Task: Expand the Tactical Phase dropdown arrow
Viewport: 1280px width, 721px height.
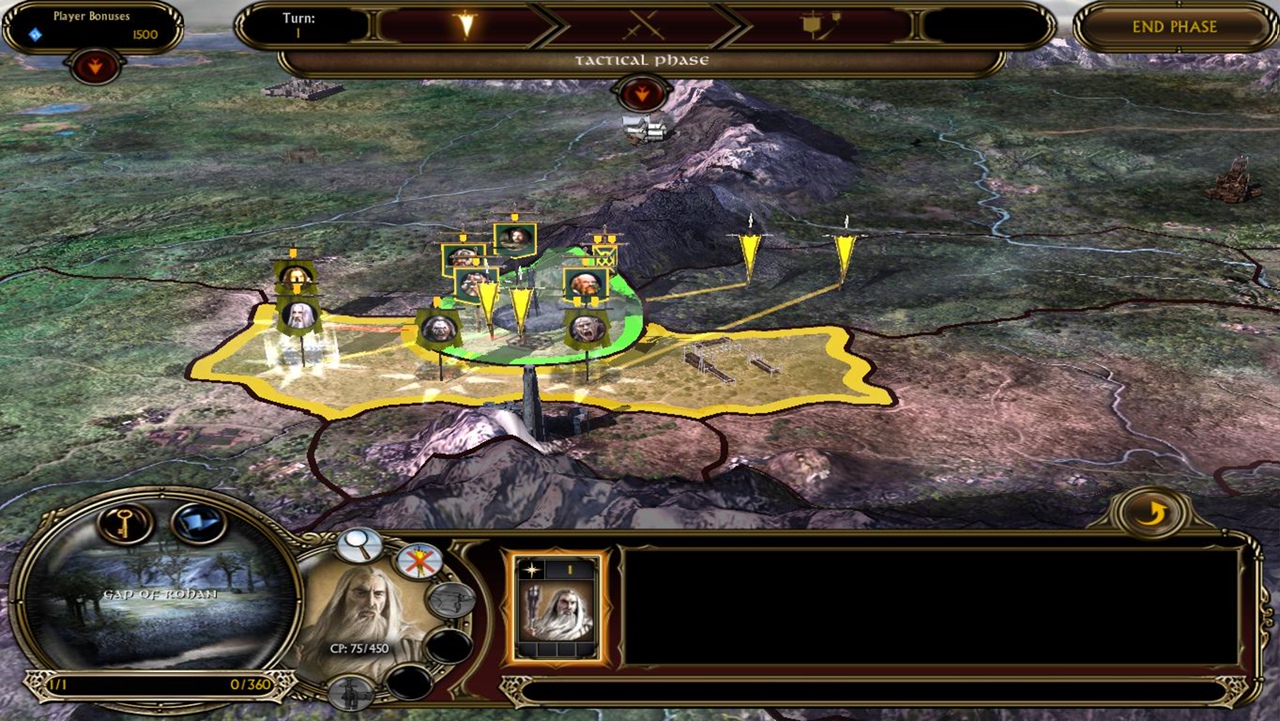Action: pos(641,94)
